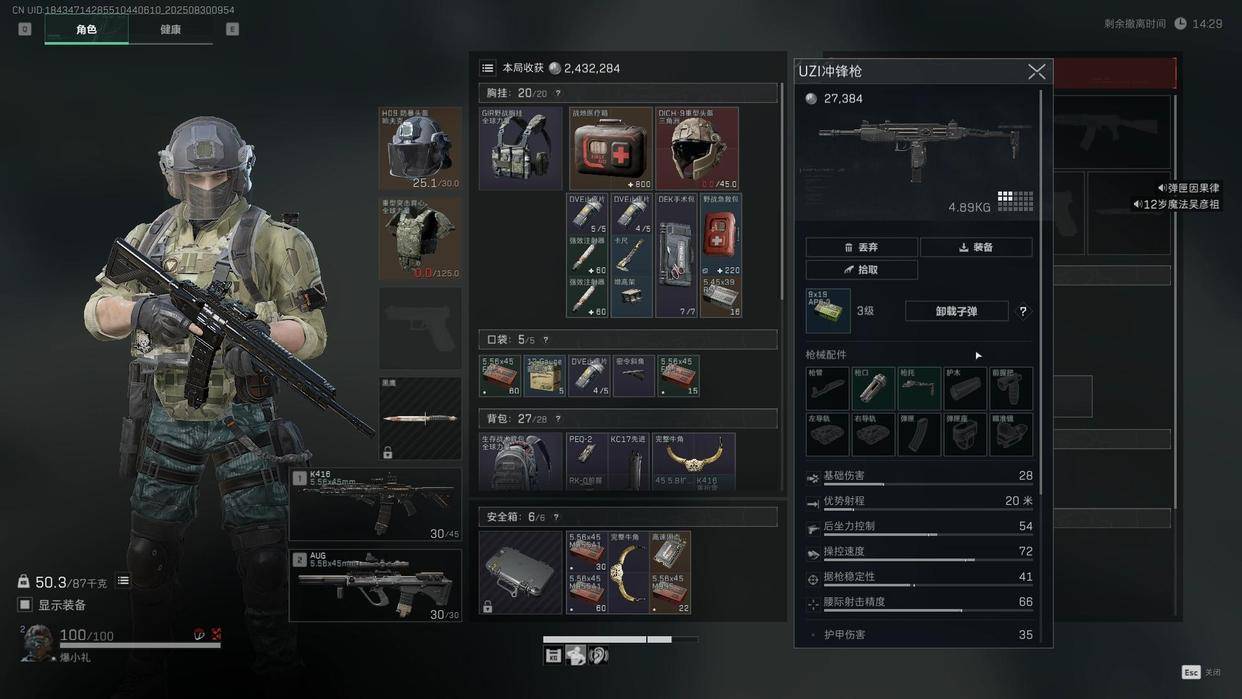Switch to the 健康 (health) tab
This screenshot has height=699, width=1242.
171,30
